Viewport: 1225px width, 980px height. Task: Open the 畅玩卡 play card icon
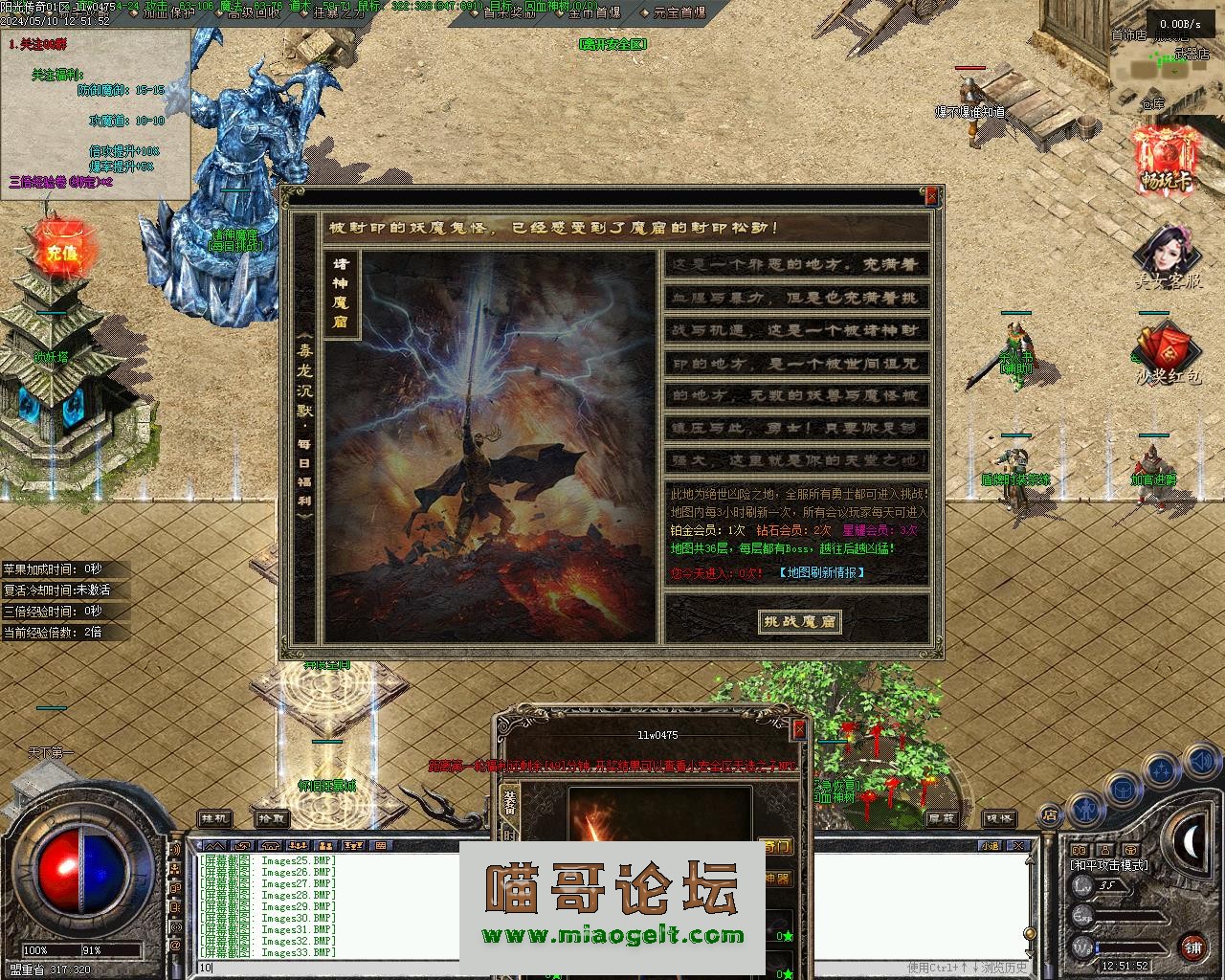pos(1167,159)
